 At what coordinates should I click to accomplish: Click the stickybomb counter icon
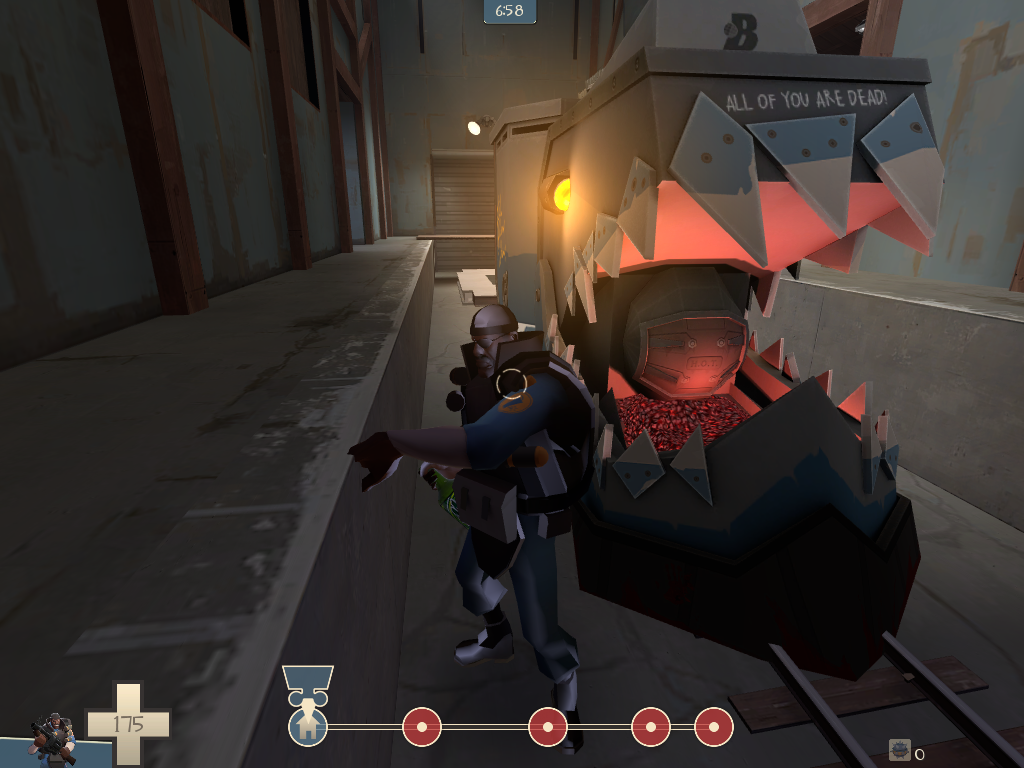(900, 751)
